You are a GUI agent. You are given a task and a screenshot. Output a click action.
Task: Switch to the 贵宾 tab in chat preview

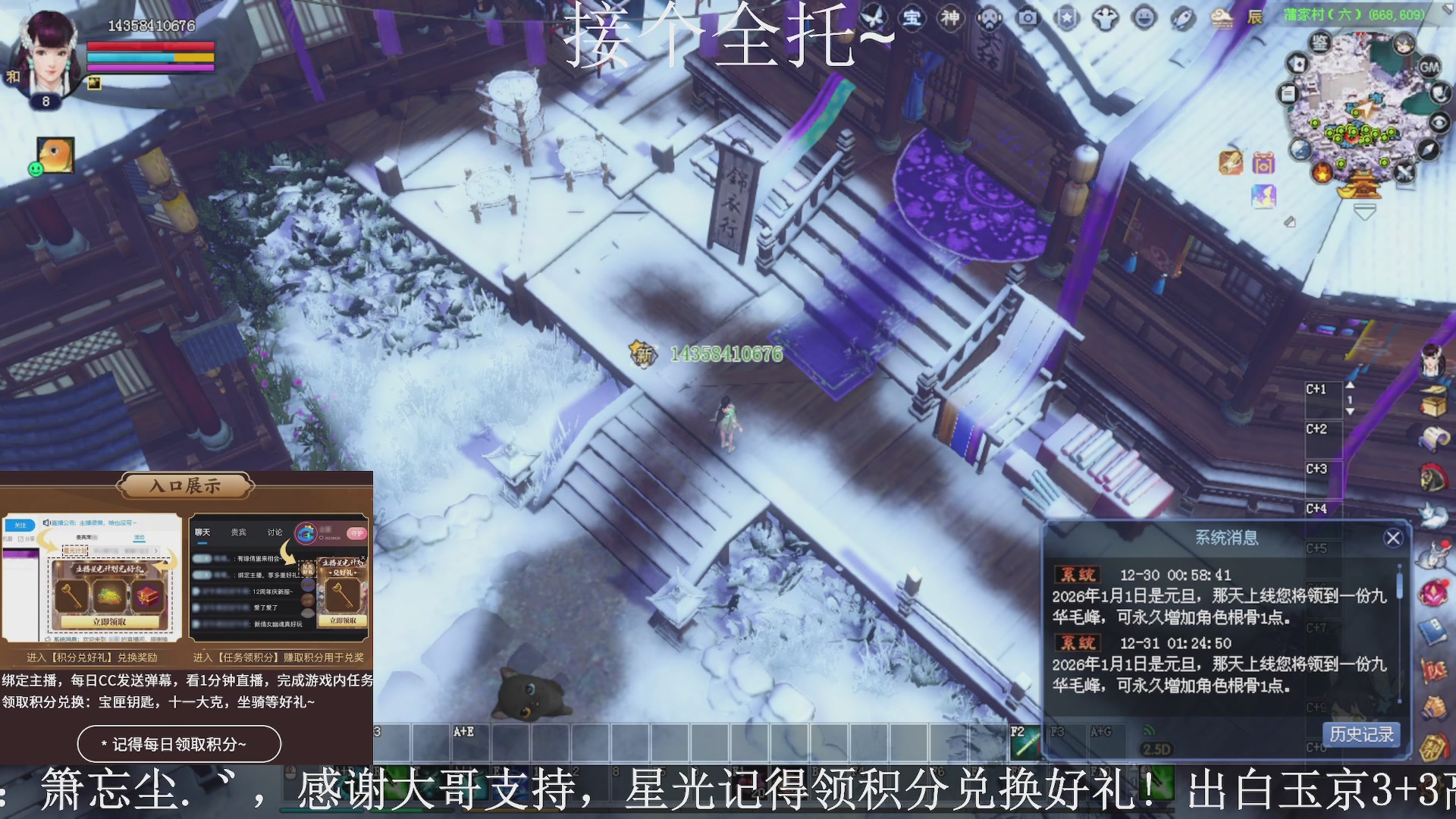click(x=238, y=533)
